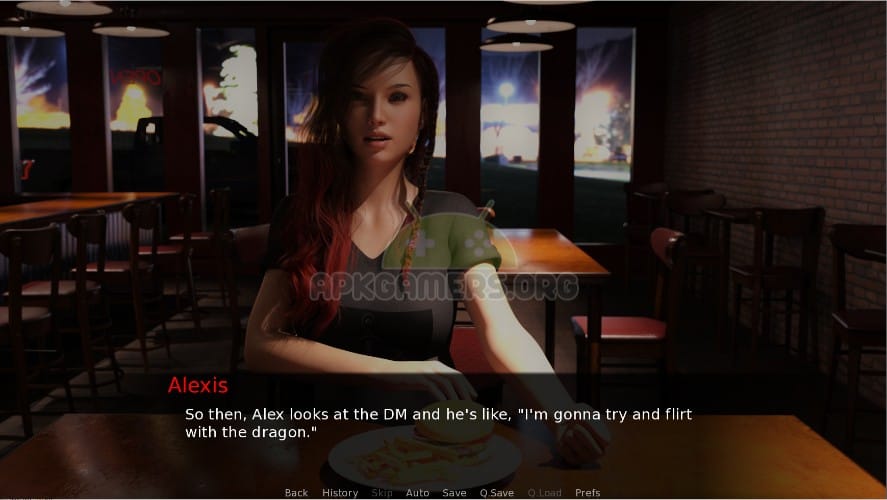Skip ahead through the dialogue
The height and width of the screenshot is (500, 887).
[382, 493]
